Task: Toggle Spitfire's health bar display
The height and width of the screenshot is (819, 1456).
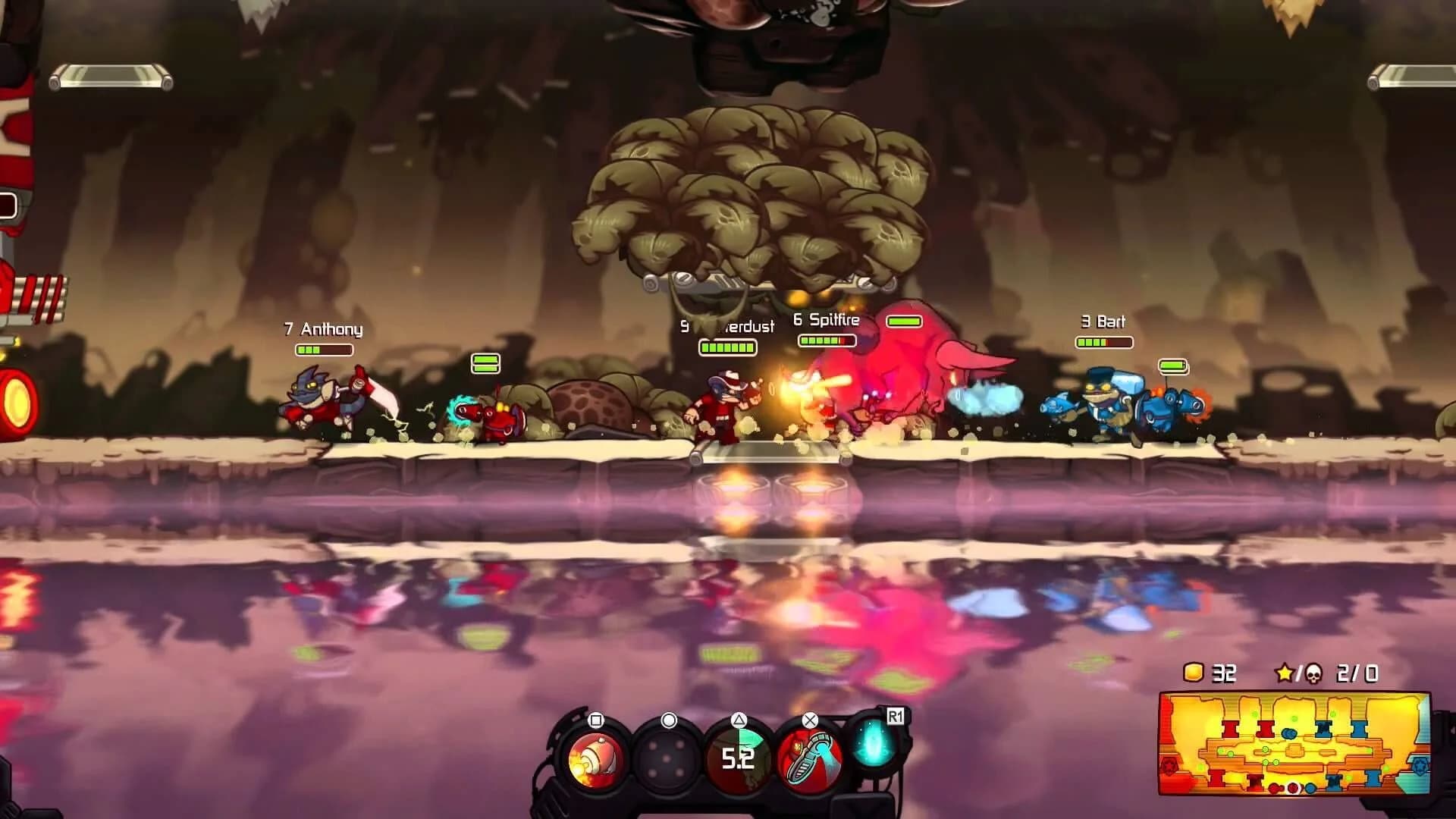Action: click(829, 341)
